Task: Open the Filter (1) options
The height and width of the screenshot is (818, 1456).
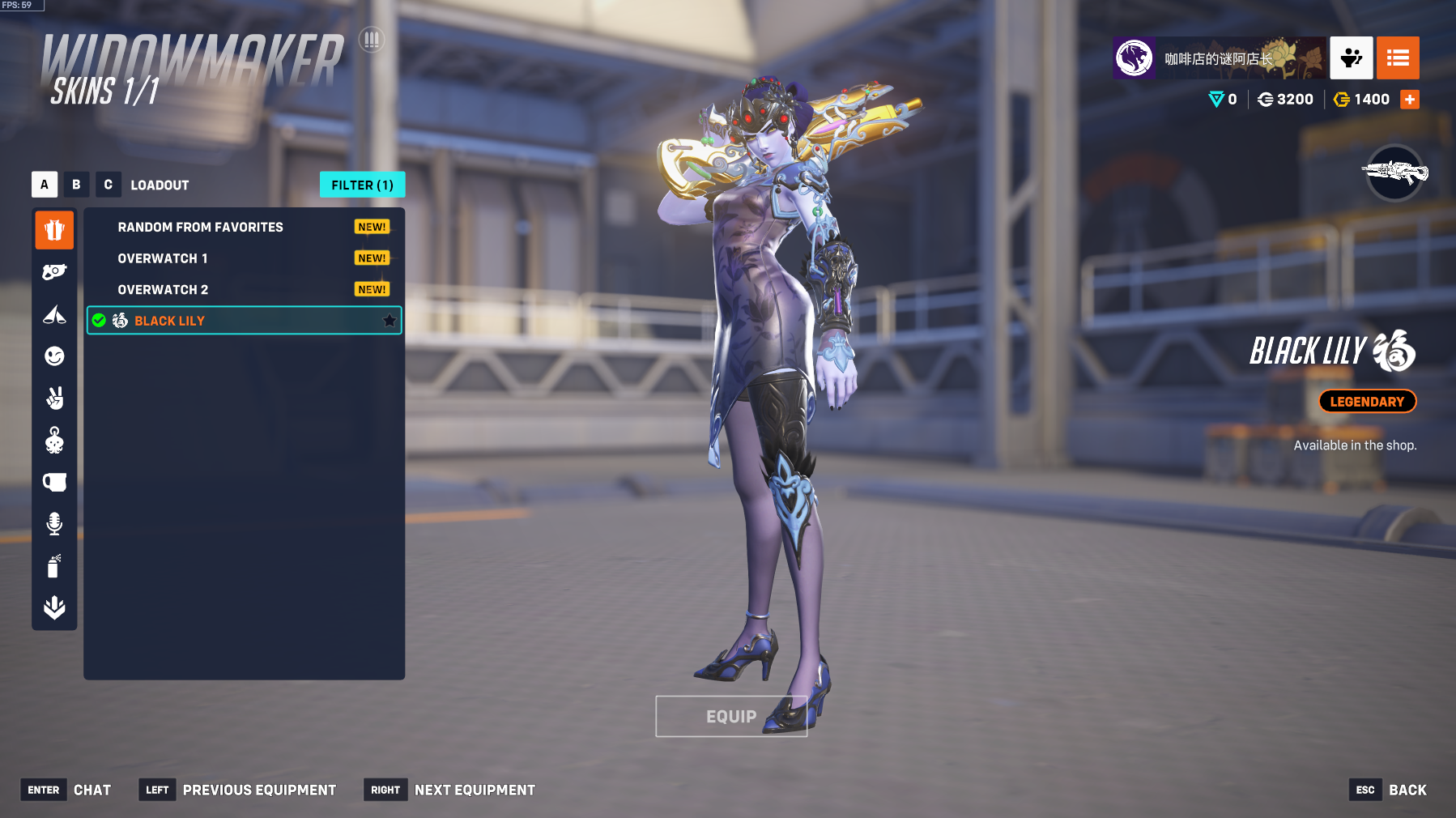Action: 362,185
